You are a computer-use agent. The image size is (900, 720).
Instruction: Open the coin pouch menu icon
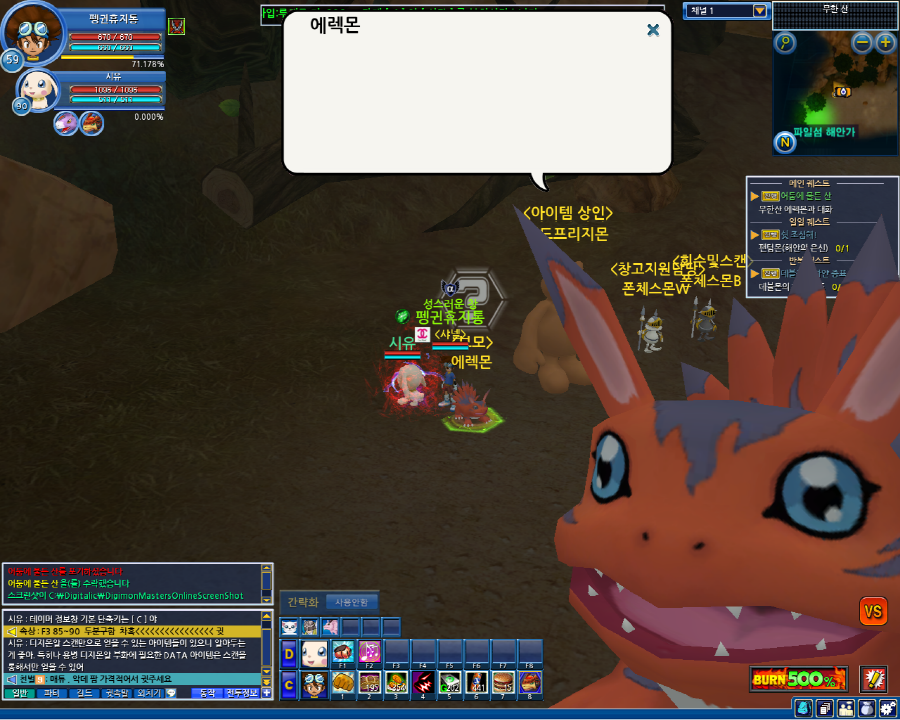pyautogui.click(x=867, y=708)
